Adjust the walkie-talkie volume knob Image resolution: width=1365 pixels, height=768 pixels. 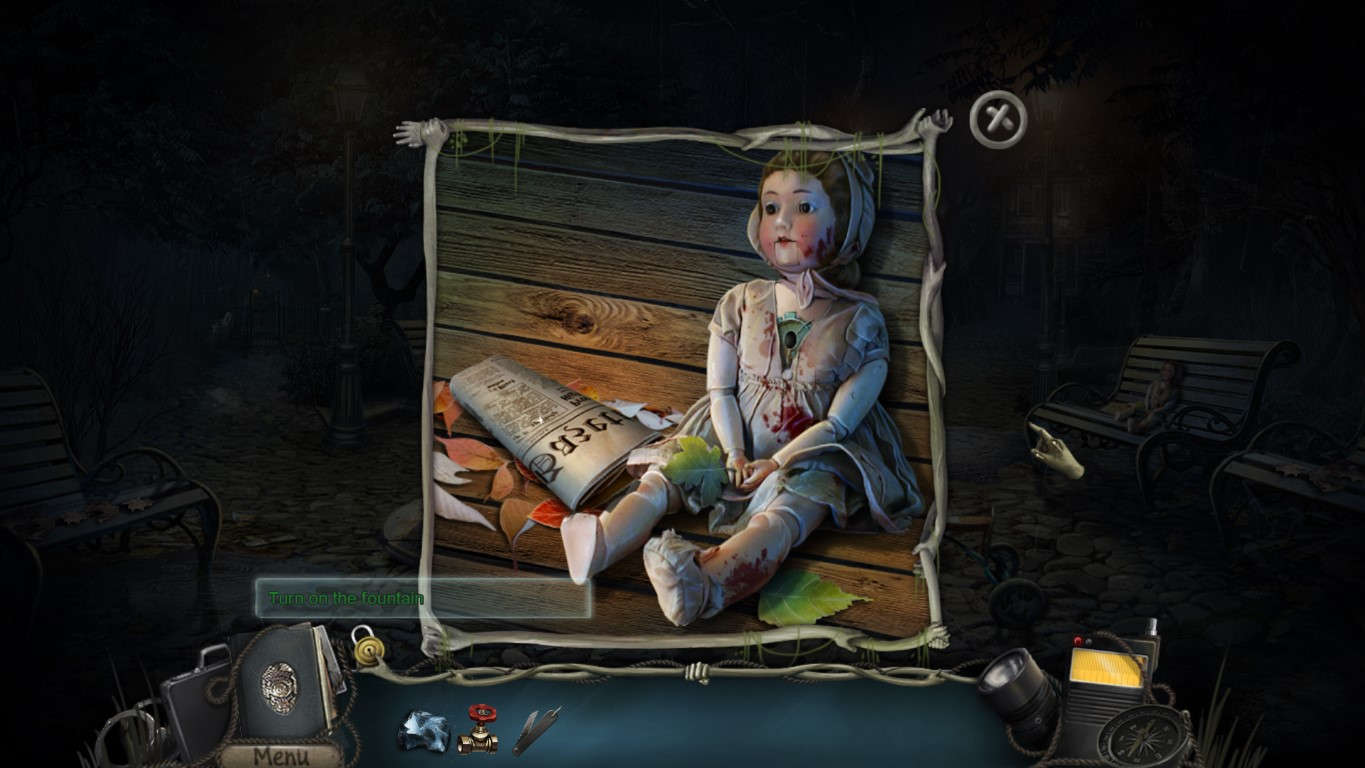click(1078, 641)
